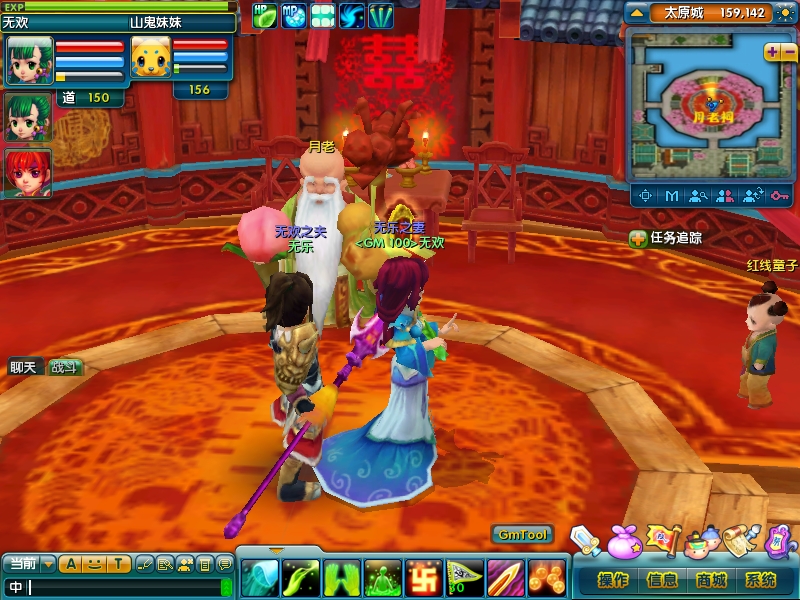The width and height of the screenshot is (800, 600).
Task: Use the meditating green figure skill
Action: (x=381, y=577)
